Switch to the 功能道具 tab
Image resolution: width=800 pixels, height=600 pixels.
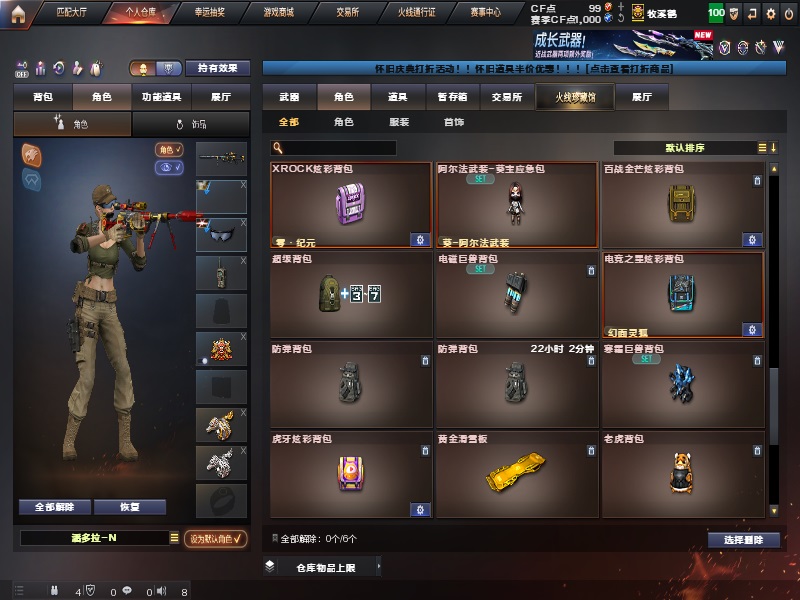point(162,97)
